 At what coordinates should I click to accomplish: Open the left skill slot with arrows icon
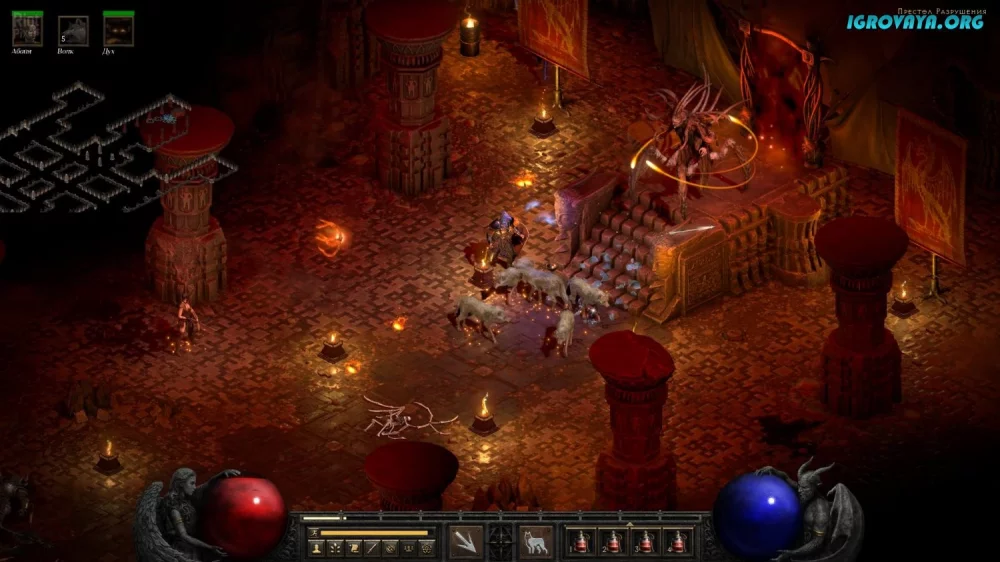click(x=465, y=541)
